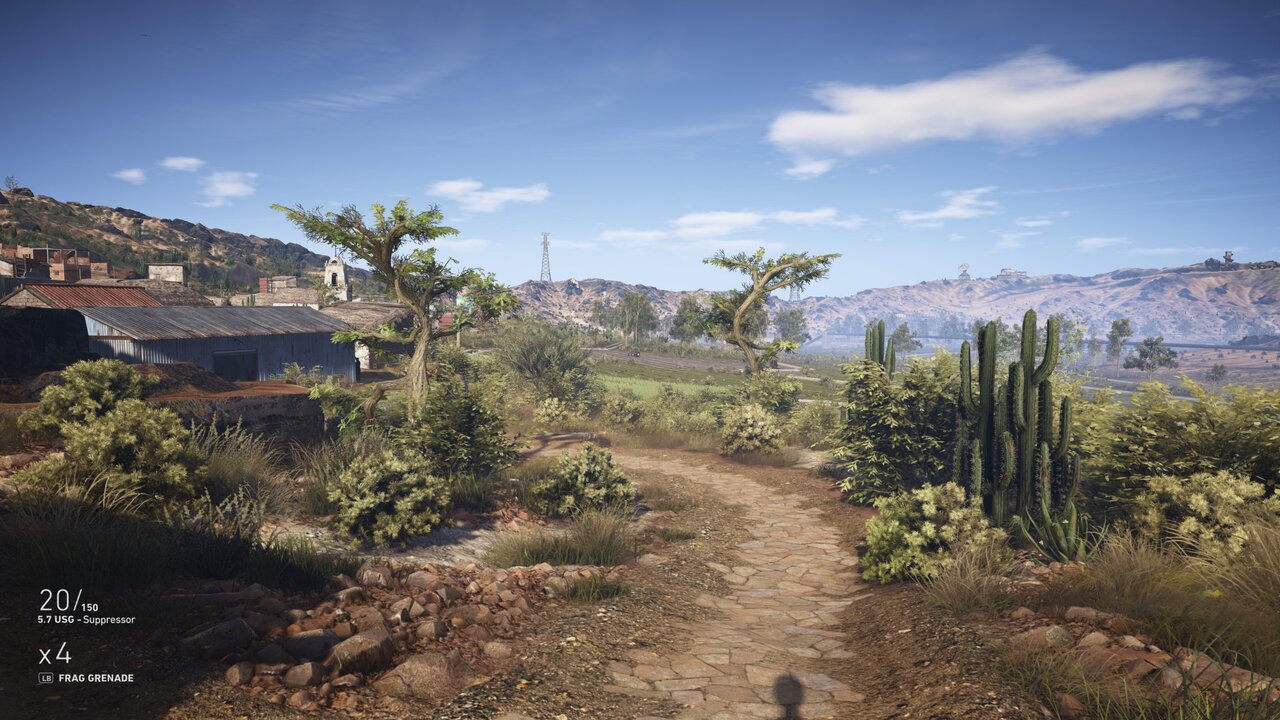Select the Frag Grenade item indicator
Screen dimensions: 1280x720
click(x=95, y=678)
